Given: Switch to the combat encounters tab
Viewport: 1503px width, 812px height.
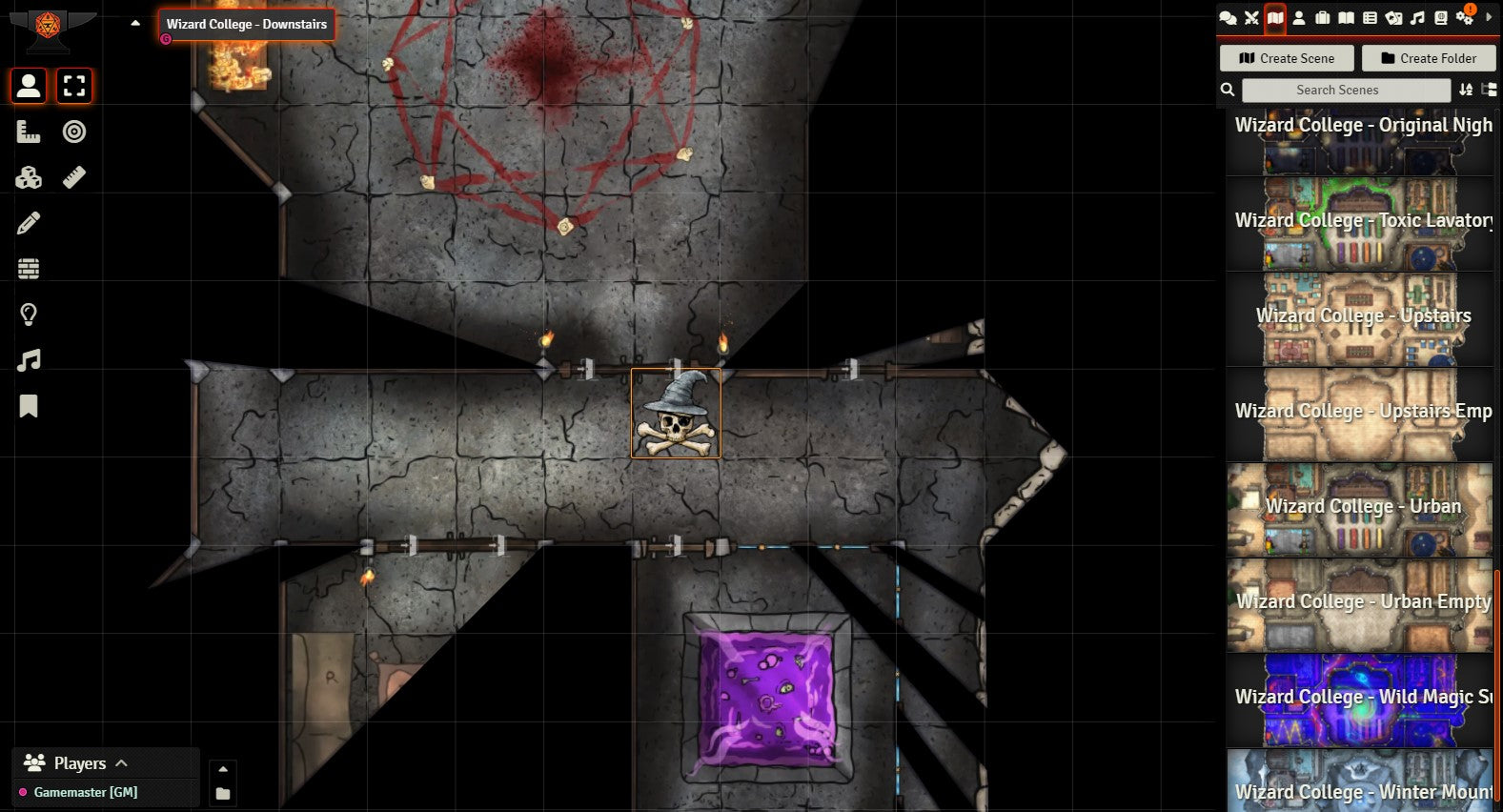Looking at the screenshot, I should click(x=1251, y=18).
